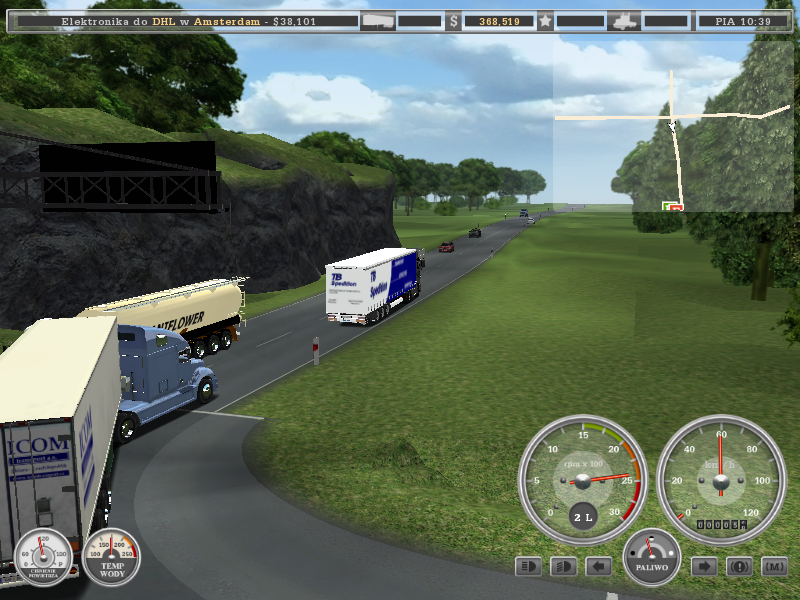Activate the left turn signal arrow
This screenshot has height=600, width=800.
coord(599,567)
